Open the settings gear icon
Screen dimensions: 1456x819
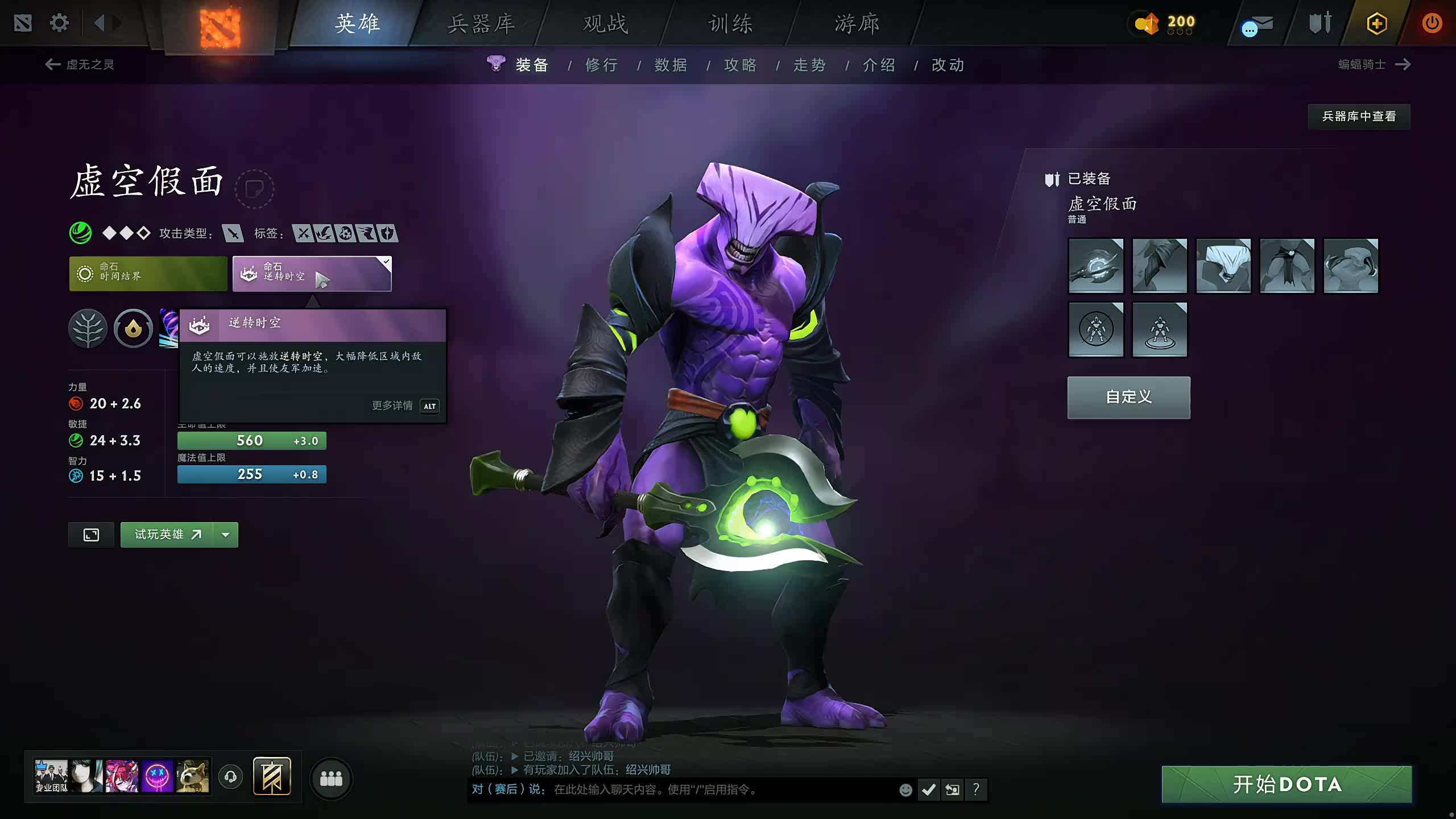click(59, 23)
